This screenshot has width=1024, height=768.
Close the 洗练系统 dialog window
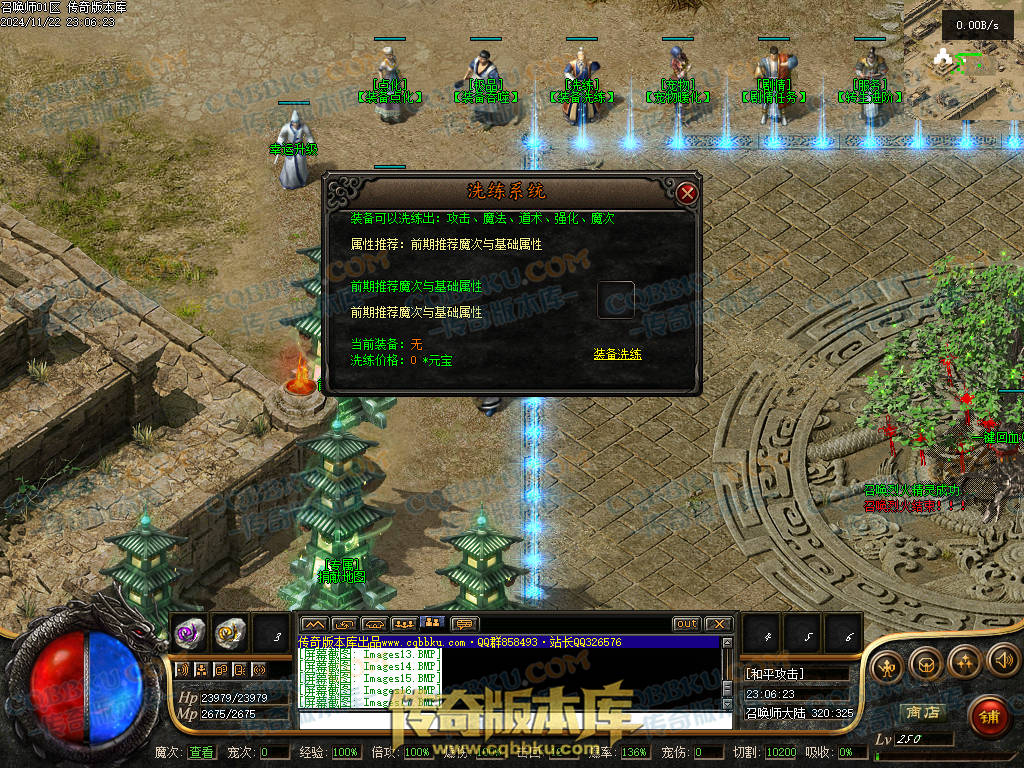(x=686, y=193)
